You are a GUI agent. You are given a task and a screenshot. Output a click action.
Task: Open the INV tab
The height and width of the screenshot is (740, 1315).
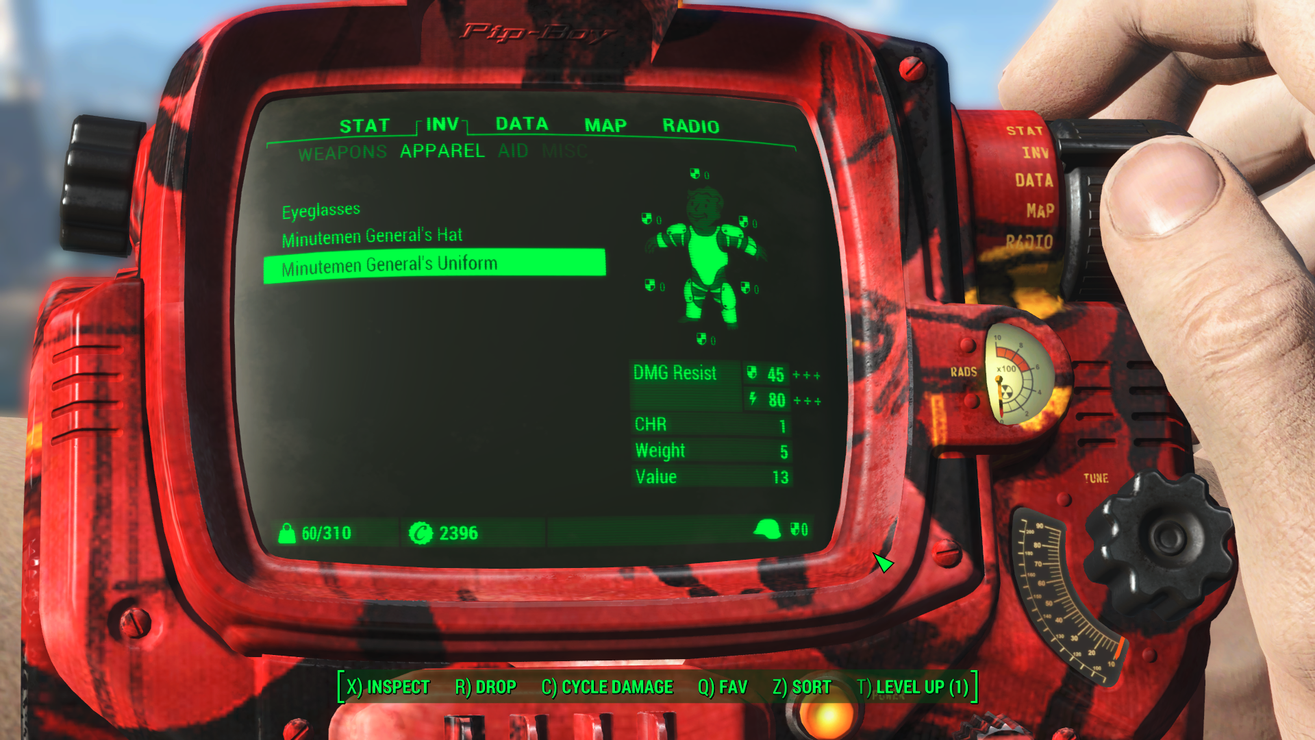[442, 124]
